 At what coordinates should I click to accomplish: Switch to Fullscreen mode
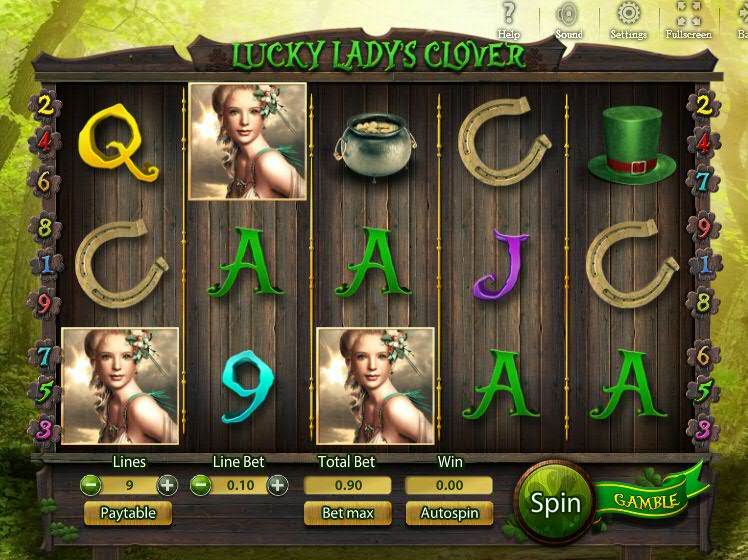click(689, 19)
